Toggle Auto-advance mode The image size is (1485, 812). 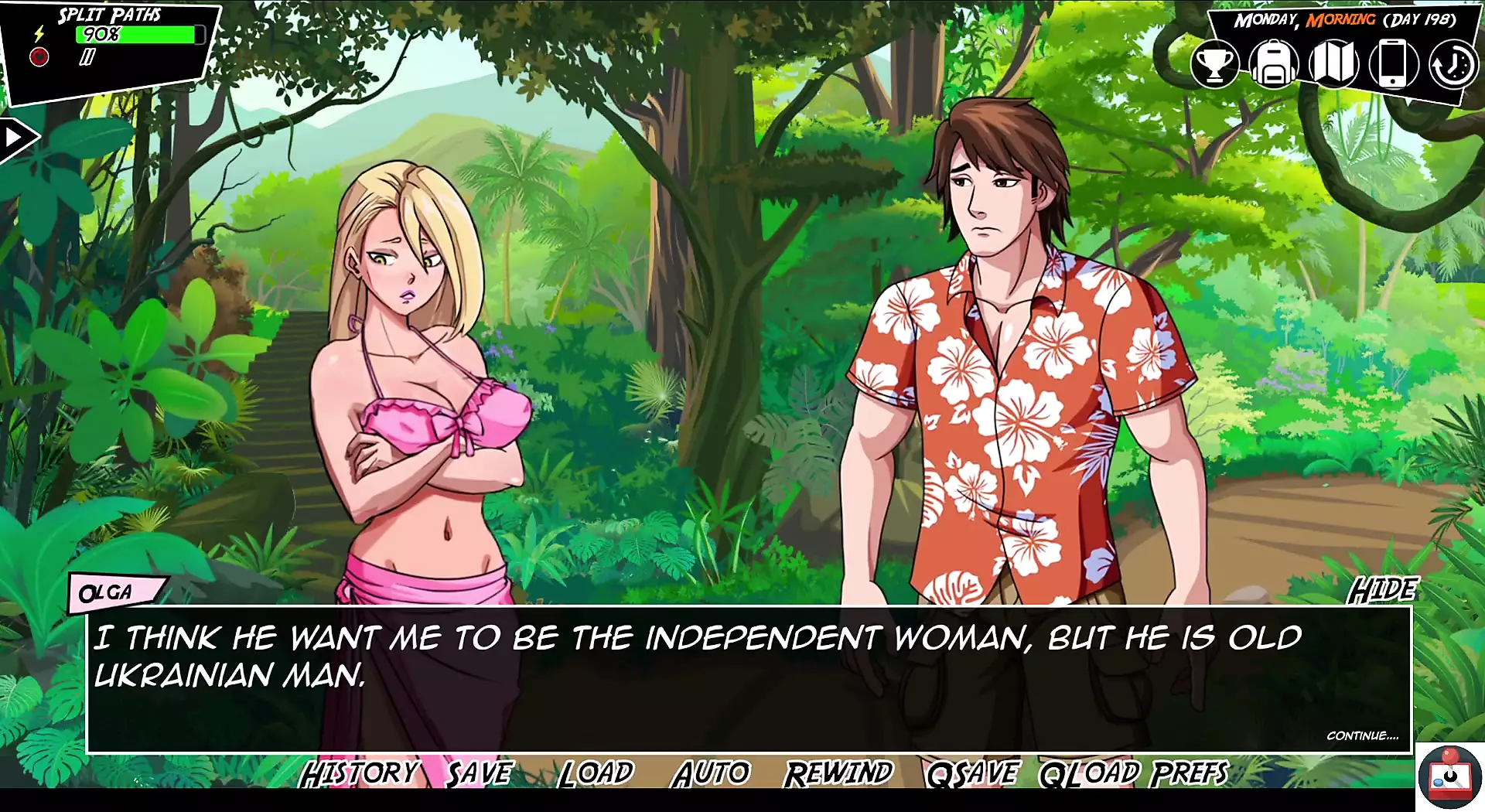pos(712,773)
